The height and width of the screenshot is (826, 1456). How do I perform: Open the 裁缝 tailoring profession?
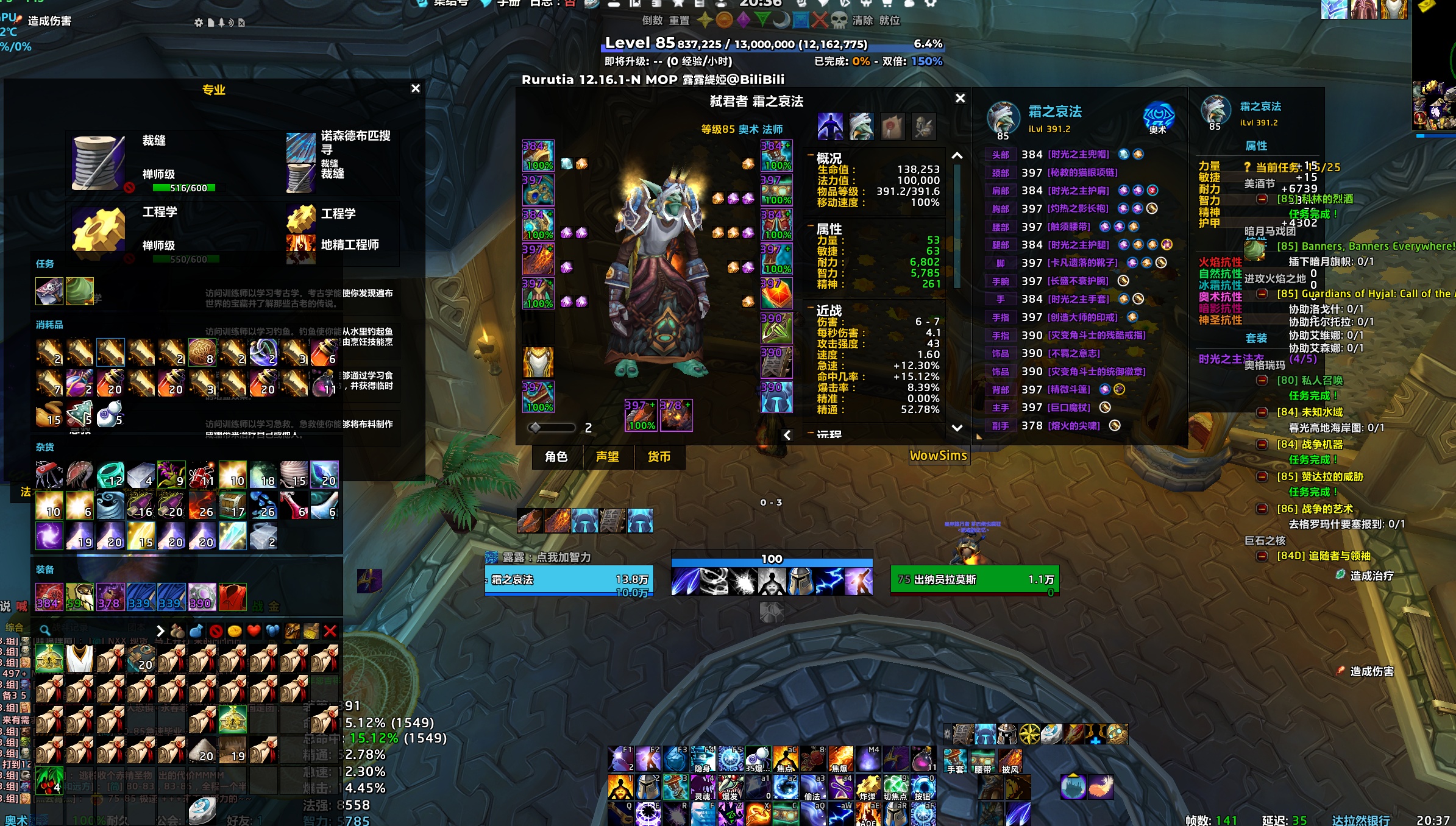(x=98, y=162)
